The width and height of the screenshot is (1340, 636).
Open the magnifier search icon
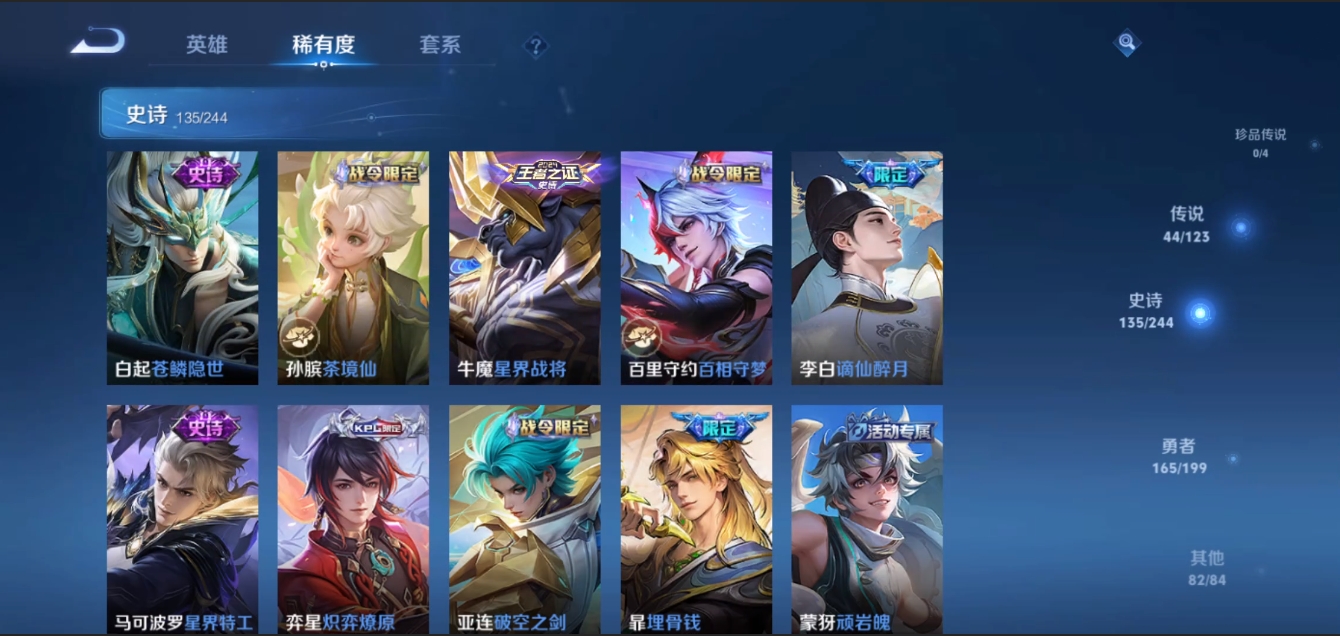click(1127, 43)
